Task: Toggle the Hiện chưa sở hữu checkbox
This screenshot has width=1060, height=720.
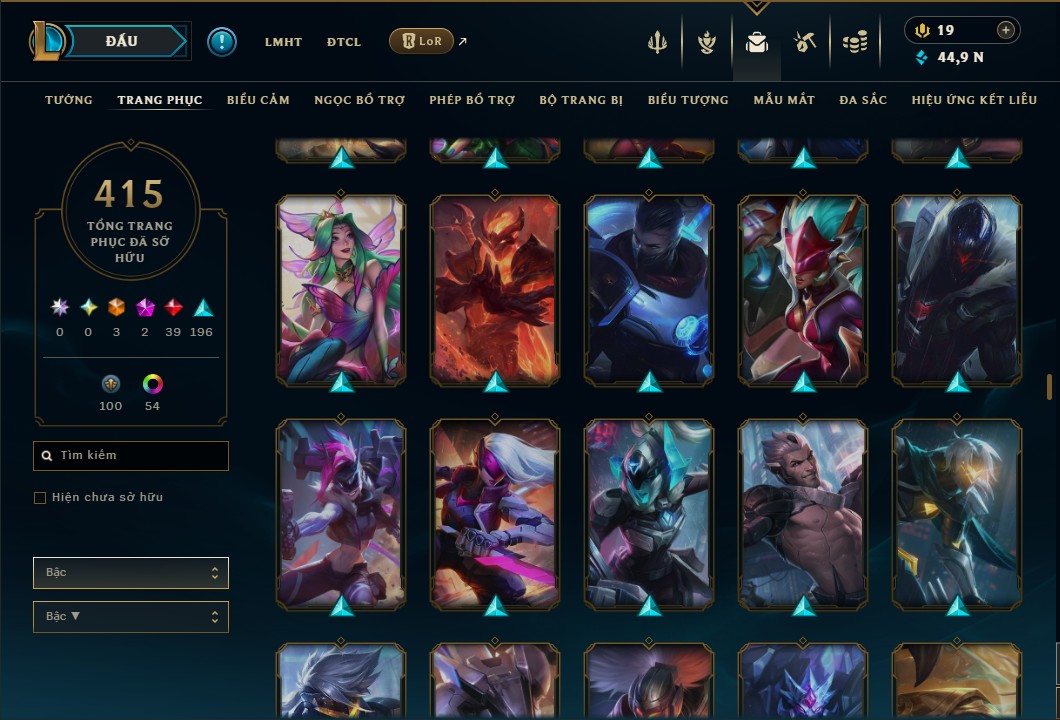Action: 40,498
